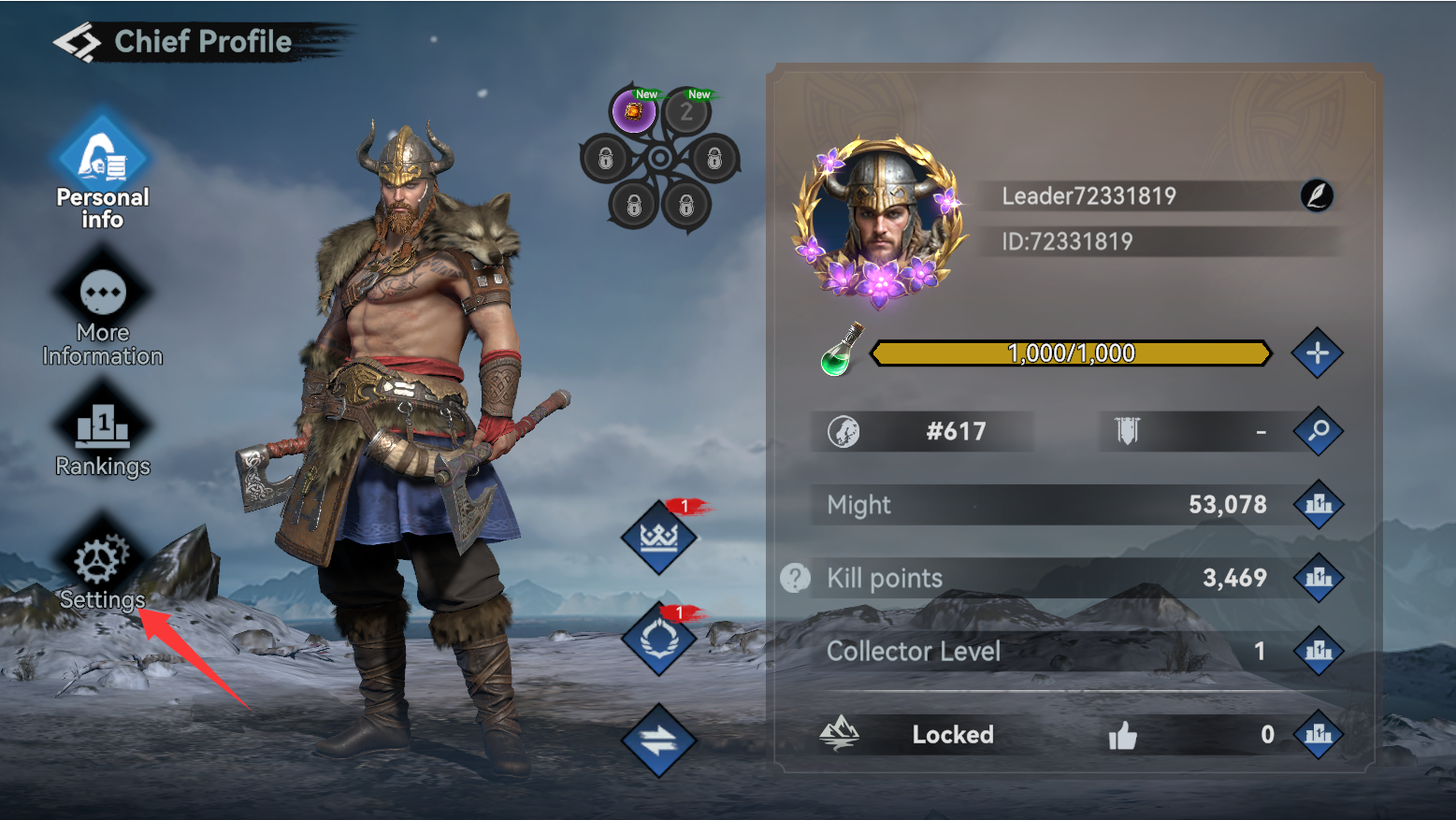Open the ranking chart beside likes count
This screenshot has width=1456, height=820.
pyautogui.click(x=1319, y=734)
